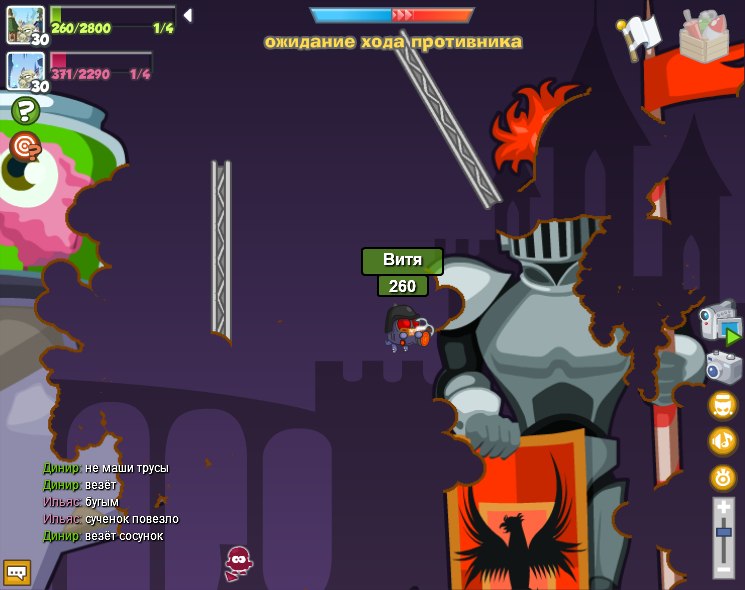Click the orange target hint icon
This screenshot has height=590, width=745.
coord(24,146)
